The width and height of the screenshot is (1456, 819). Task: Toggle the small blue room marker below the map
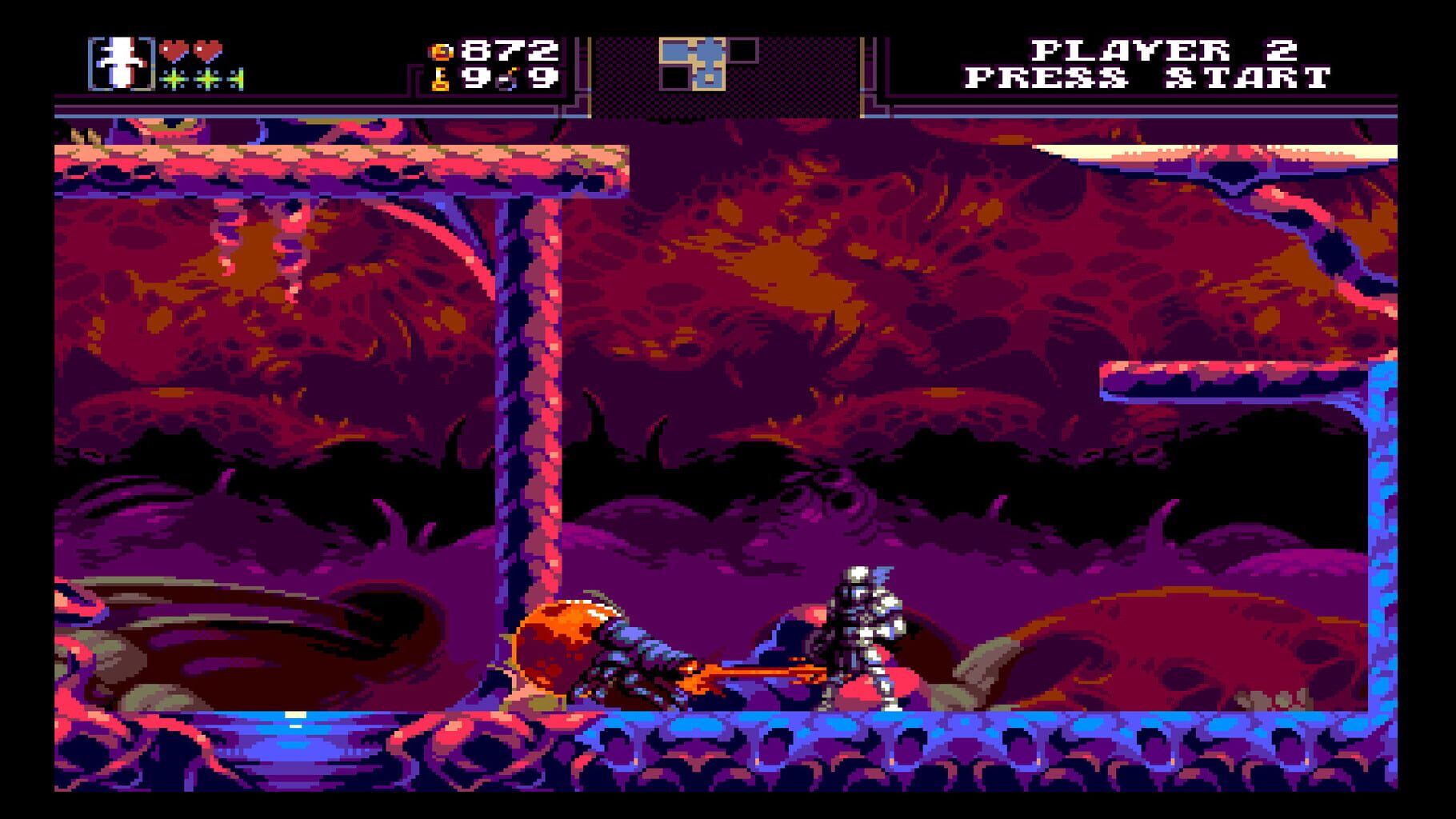pyautogui.click(x=710, y=78)
